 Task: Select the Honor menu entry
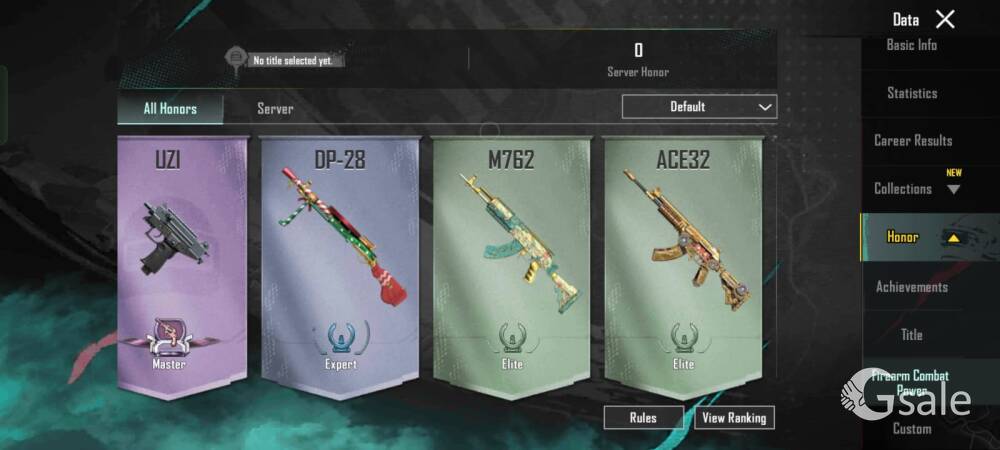912,237
